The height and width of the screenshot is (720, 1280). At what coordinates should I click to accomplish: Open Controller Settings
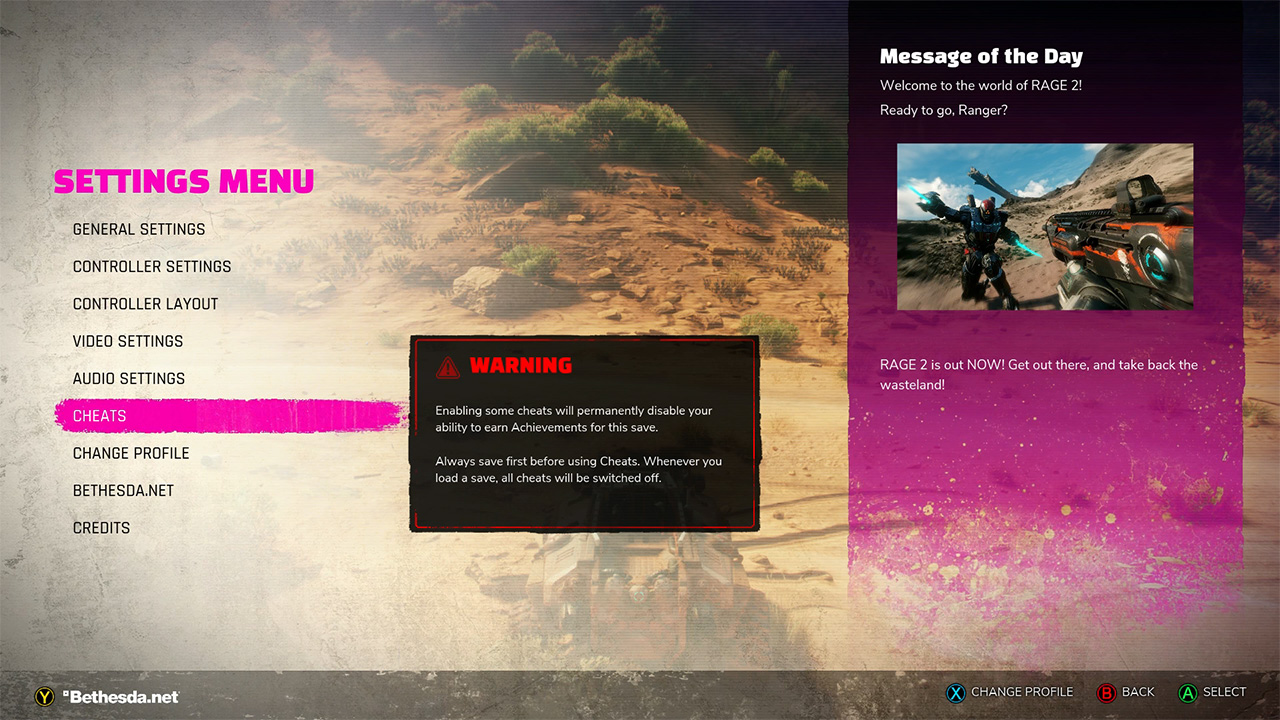click(x=152, y=266)
